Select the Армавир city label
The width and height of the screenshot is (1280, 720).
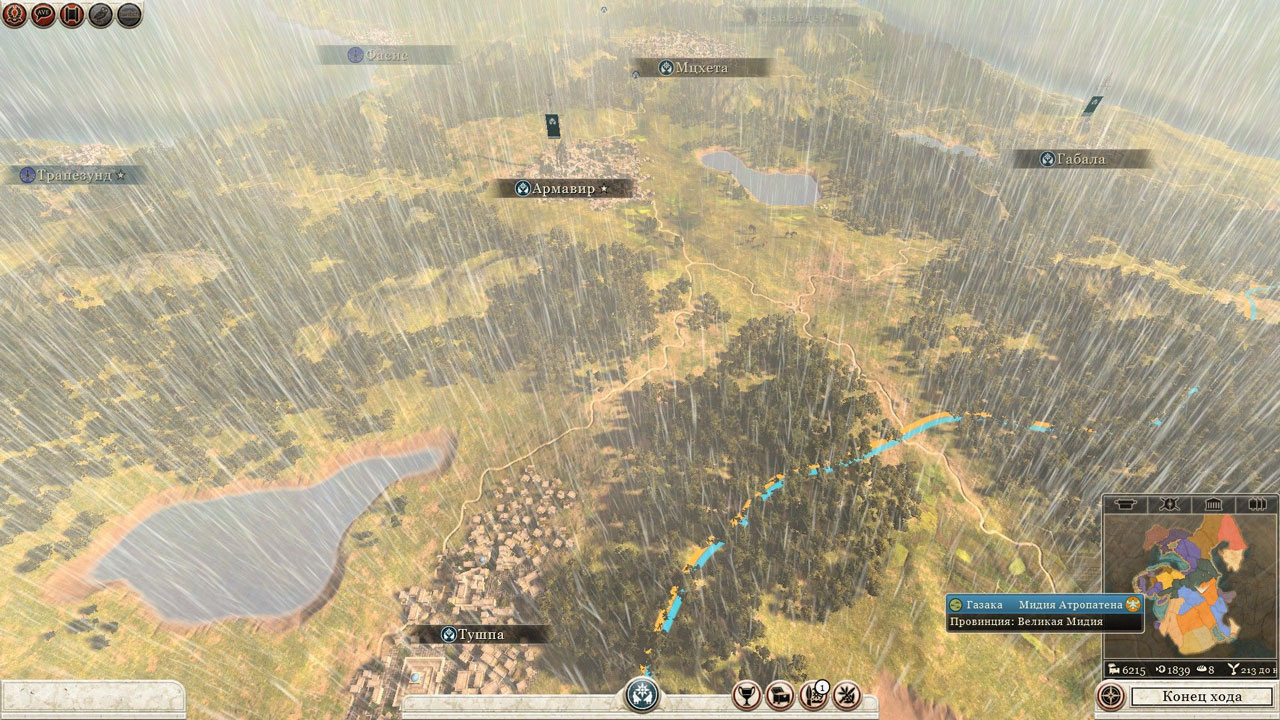[562, 188]
